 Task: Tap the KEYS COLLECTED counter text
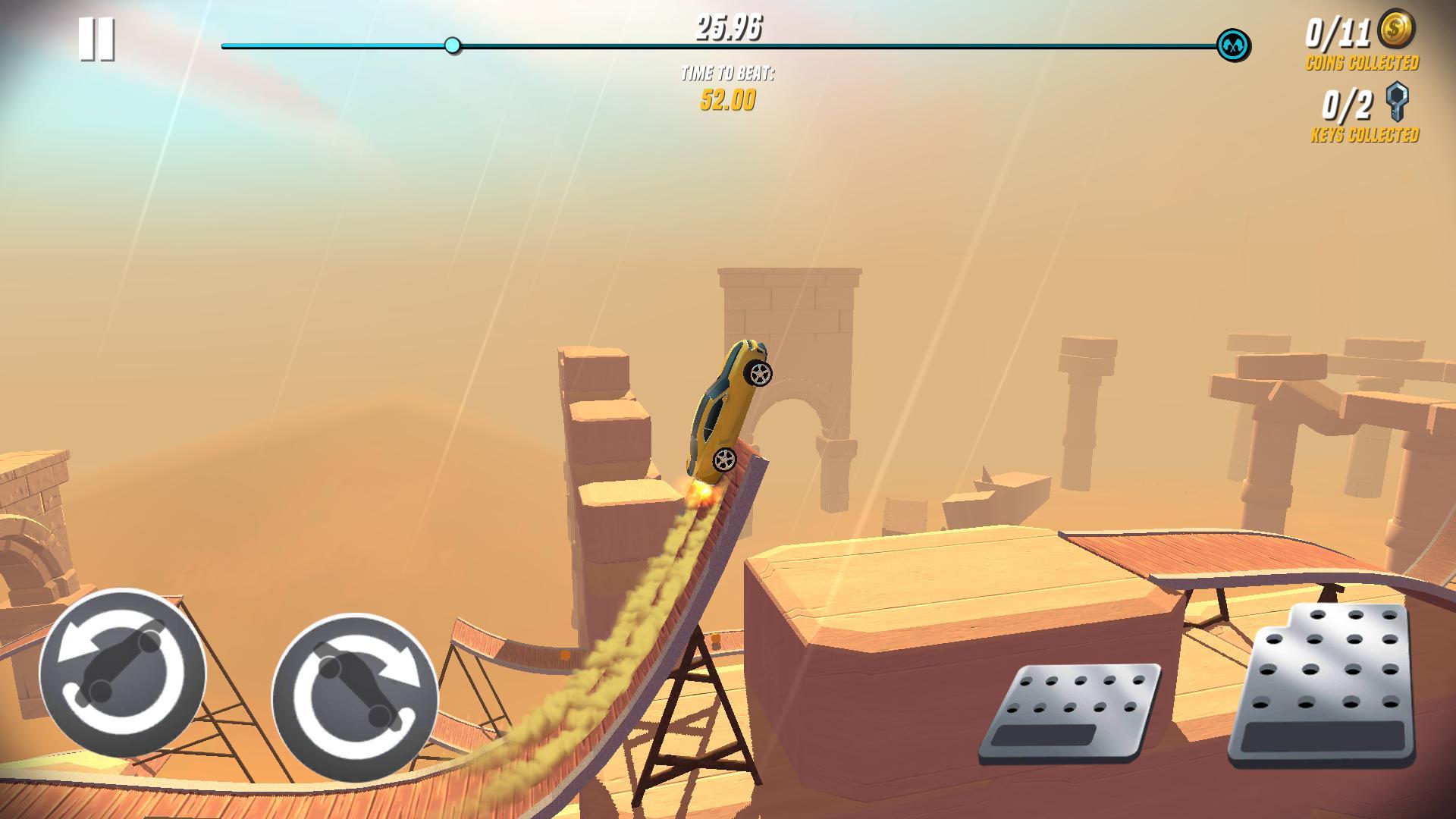pos(1365,135)
